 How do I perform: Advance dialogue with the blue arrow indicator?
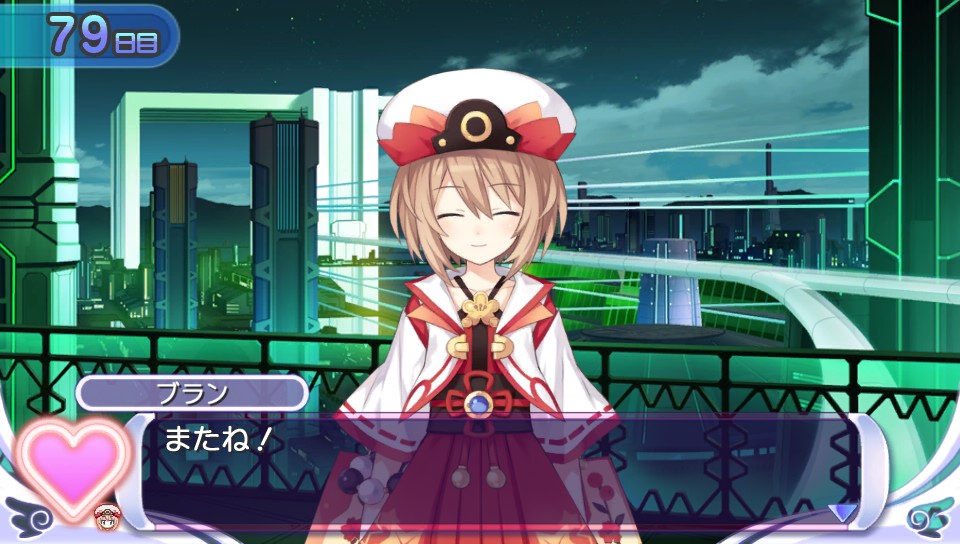click(x=842, y=511)
